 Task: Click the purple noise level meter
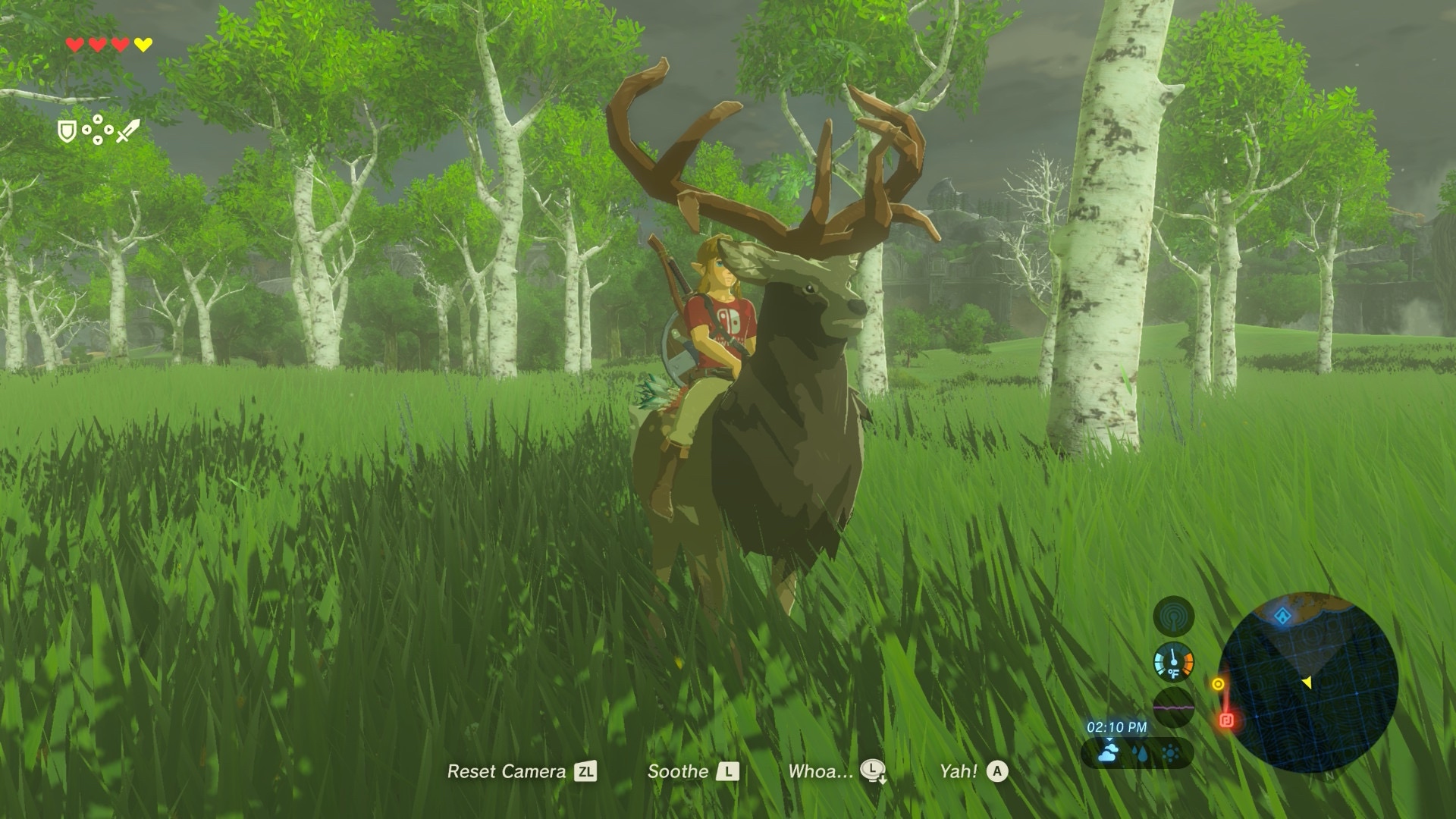pos(1173,708)
